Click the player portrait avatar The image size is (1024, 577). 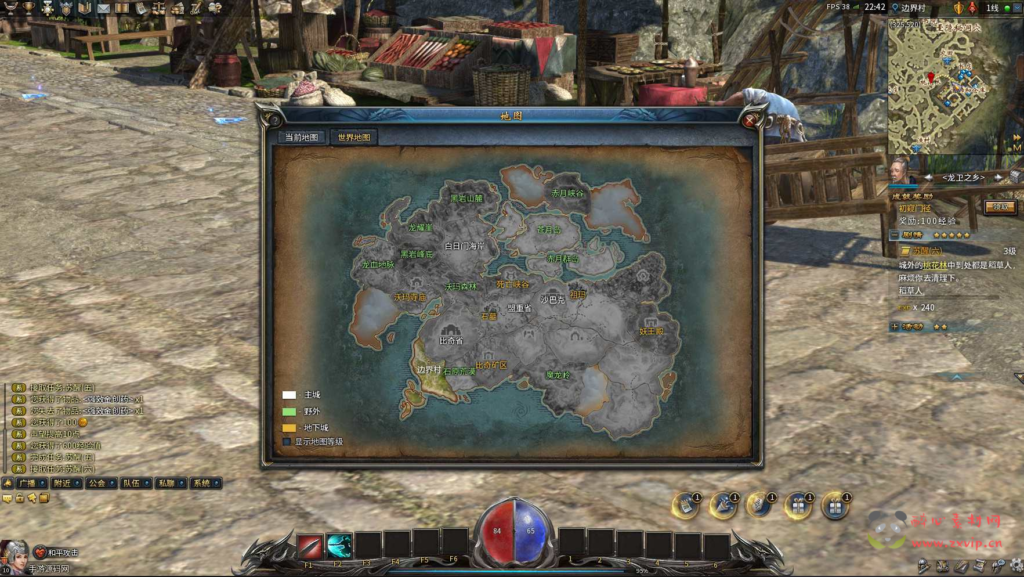tap(15, 553)
